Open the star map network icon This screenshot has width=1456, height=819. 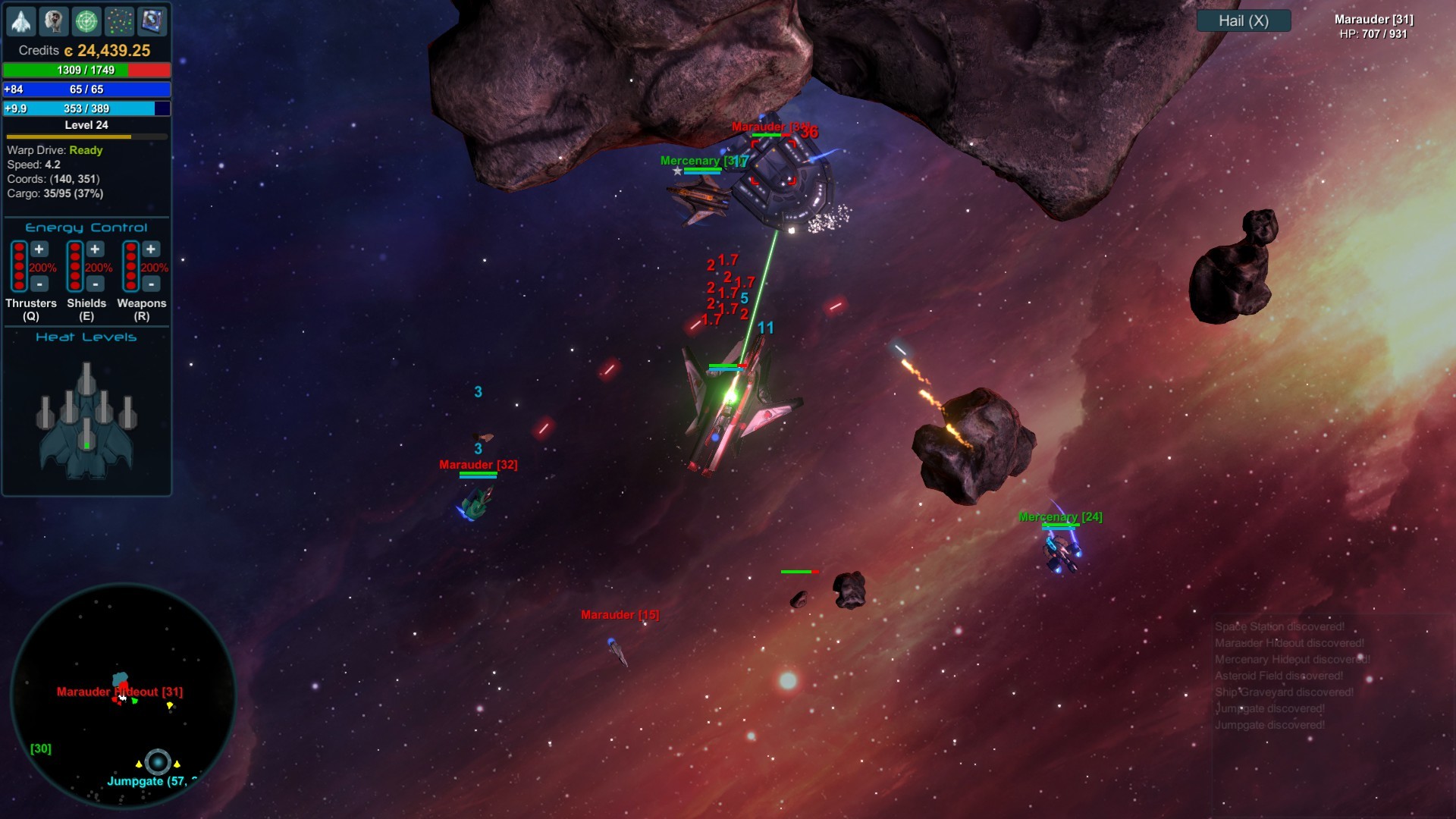[119, 21]
